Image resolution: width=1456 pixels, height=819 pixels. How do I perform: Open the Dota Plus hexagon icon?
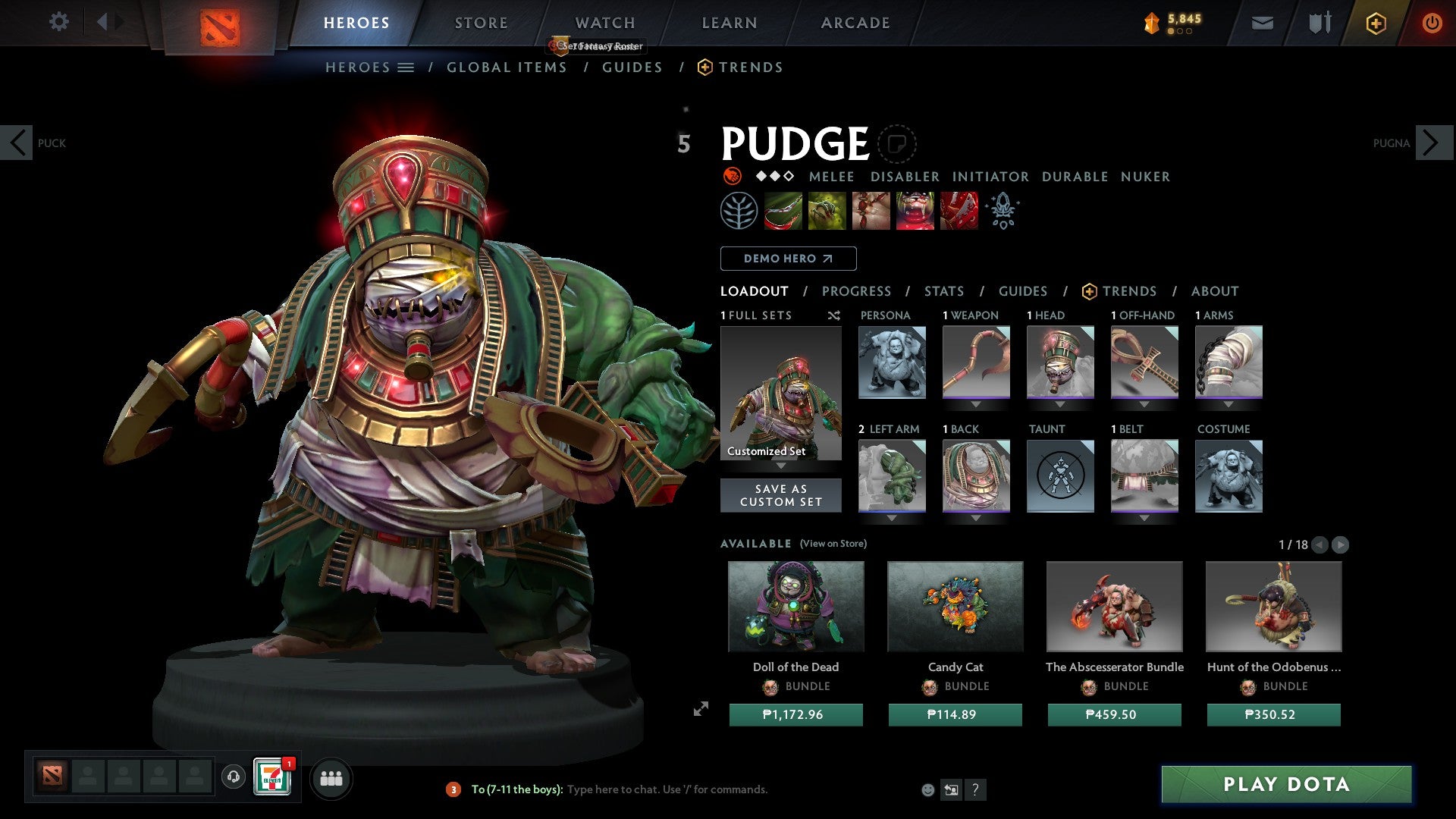point(1375,23)
